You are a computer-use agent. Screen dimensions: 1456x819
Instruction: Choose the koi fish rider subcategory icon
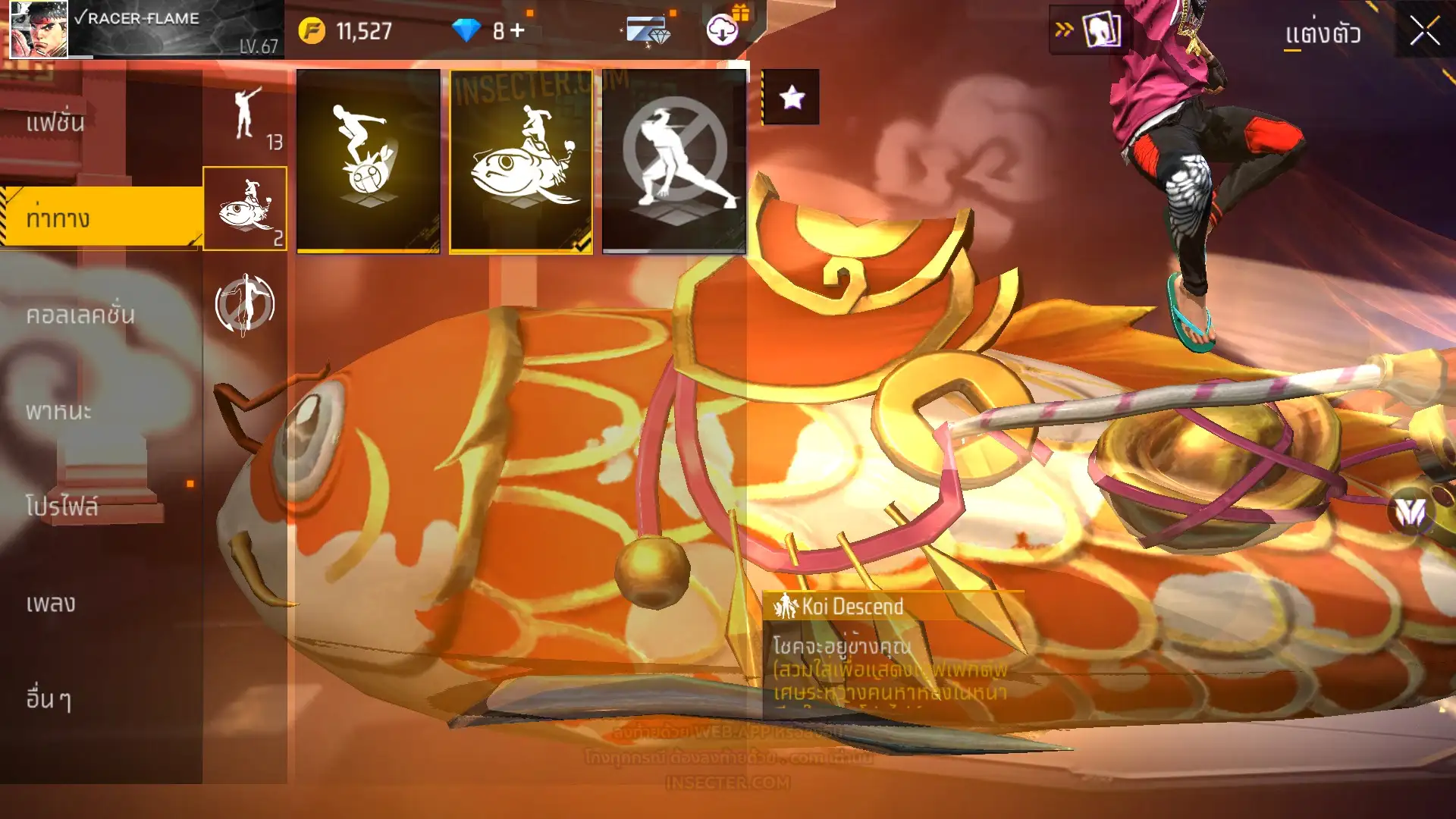pos(245,209)
